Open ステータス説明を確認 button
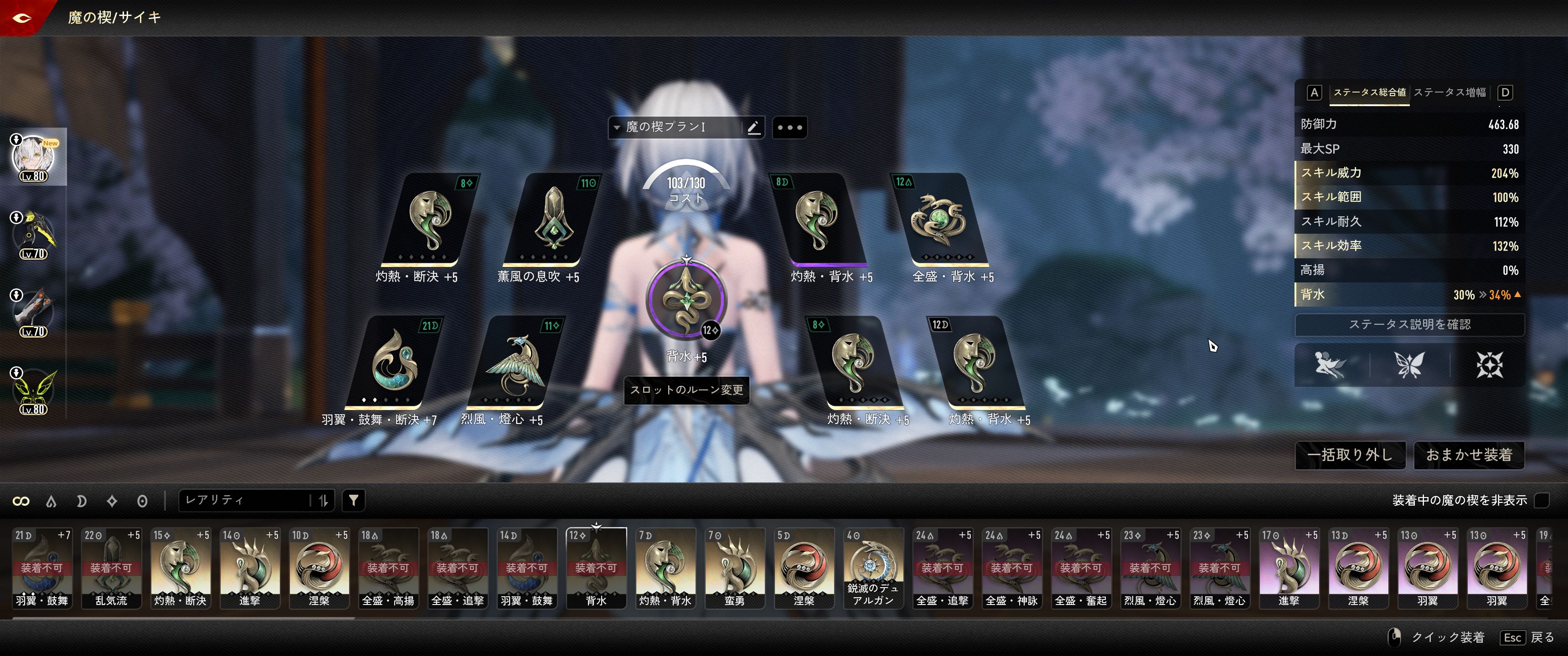Screen dimensions: 1568x656 click(1409, 324)
